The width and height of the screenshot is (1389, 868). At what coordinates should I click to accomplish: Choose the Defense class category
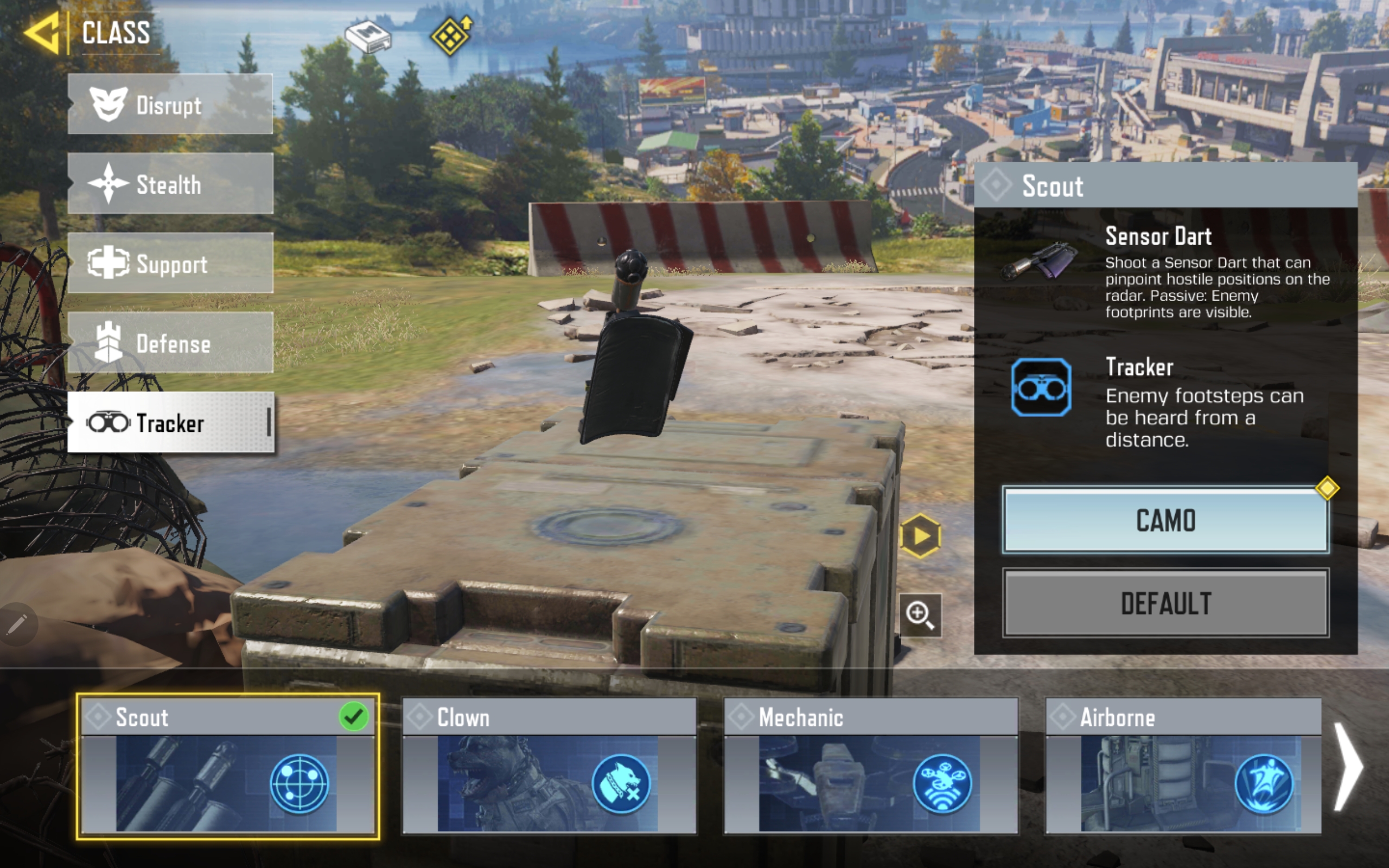click(170, 343)
